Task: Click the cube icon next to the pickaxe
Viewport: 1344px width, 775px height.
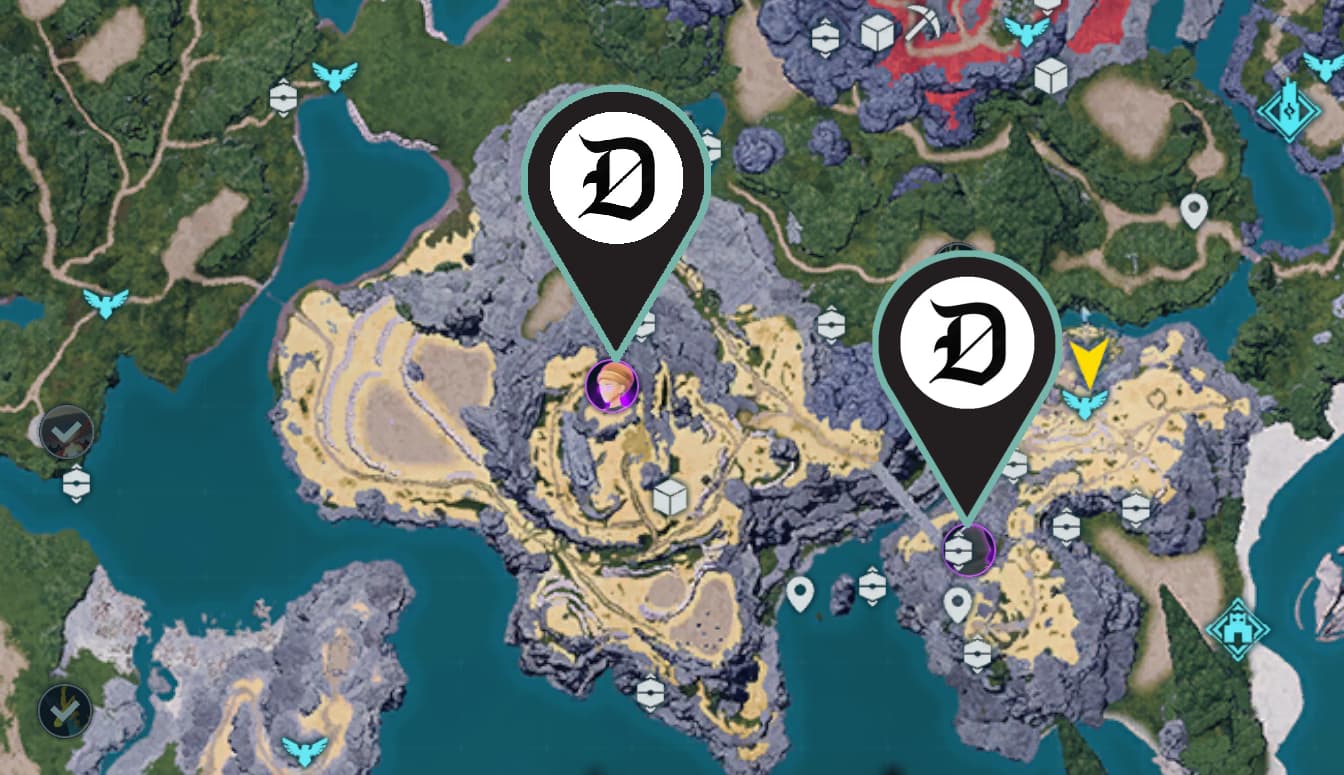Action: tap(877, 34)
